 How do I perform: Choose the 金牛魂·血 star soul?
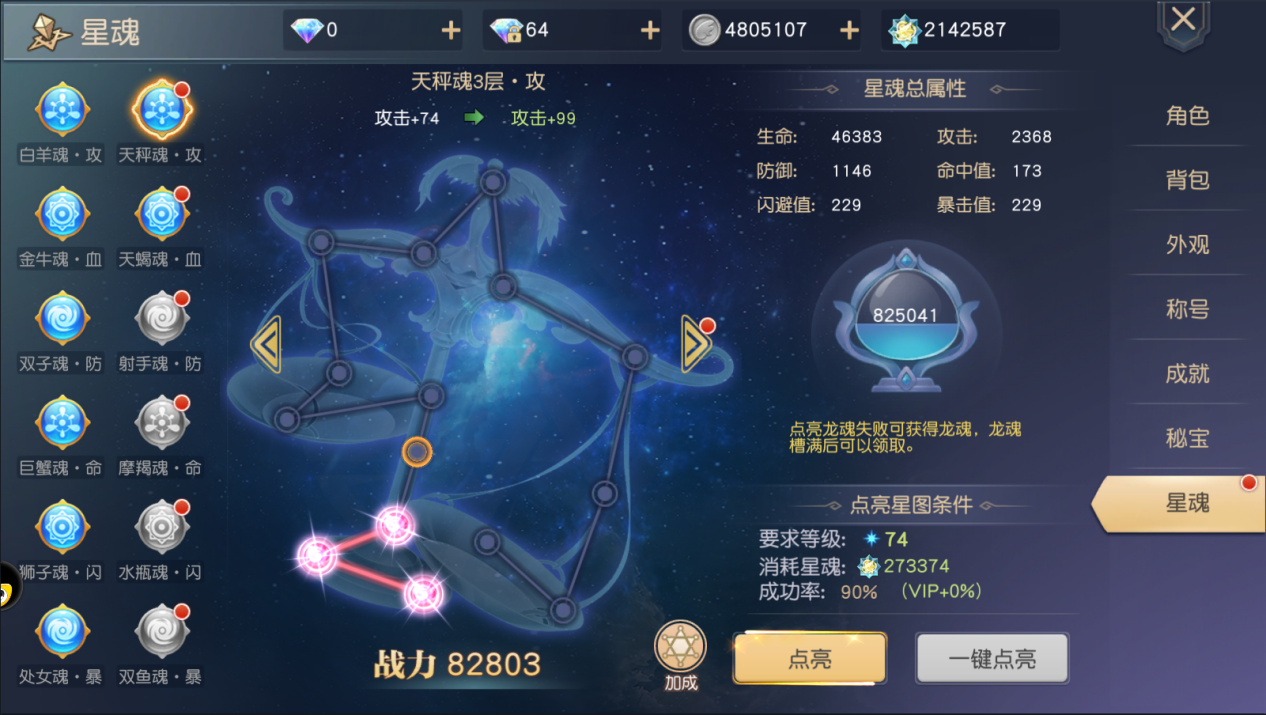point(62,214)
